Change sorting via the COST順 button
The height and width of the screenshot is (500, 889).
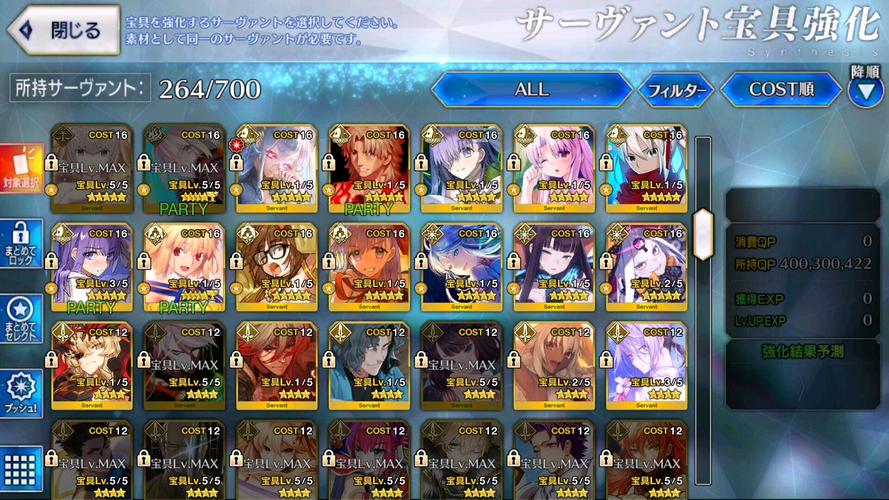click(781, 90)
